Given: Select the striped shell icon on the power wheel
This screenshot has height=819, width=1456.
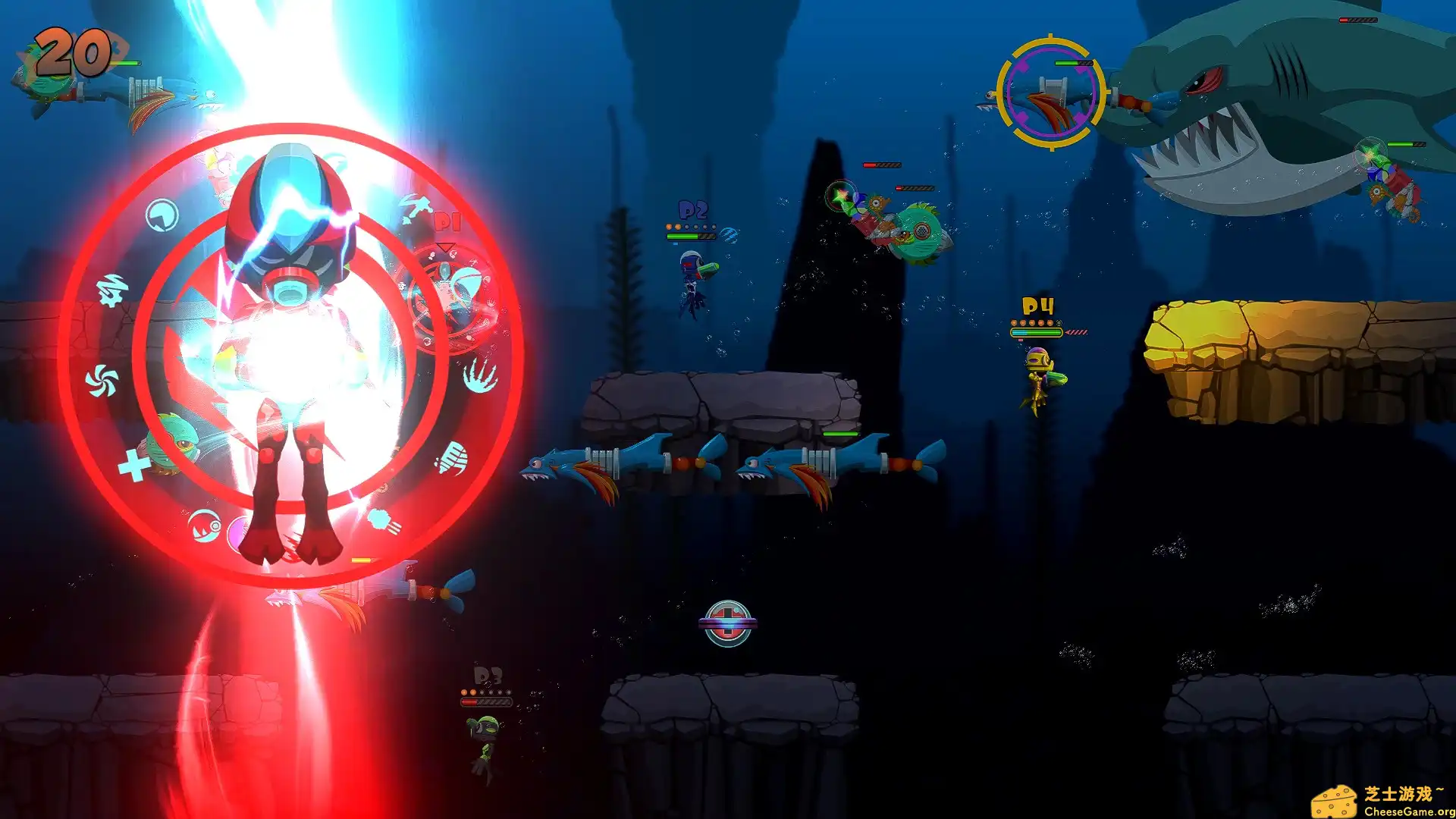Looking at the screenshot, I should pyautogui.click(x=452, y=458).
